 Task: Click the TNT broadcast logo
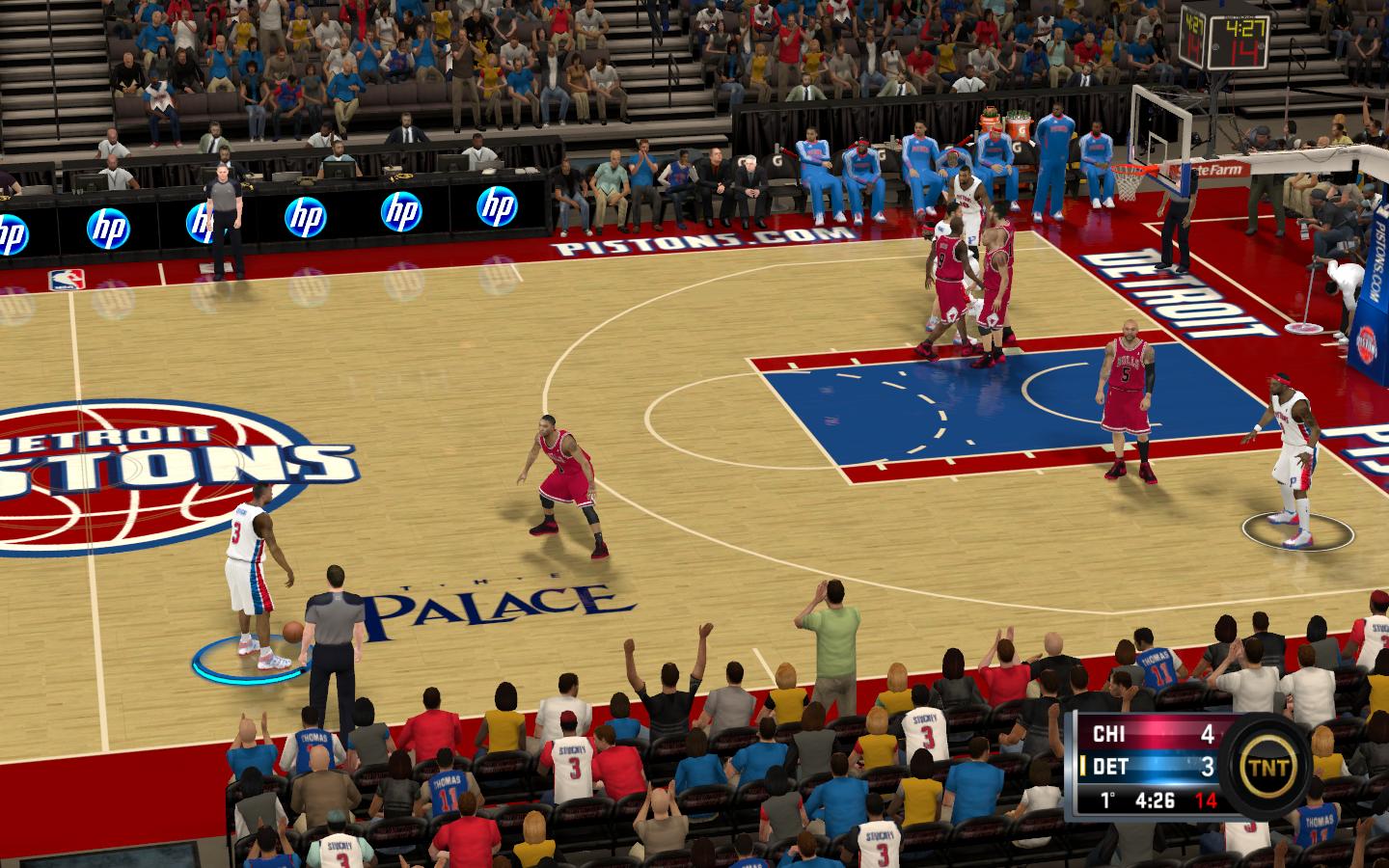coord(1266,765)
